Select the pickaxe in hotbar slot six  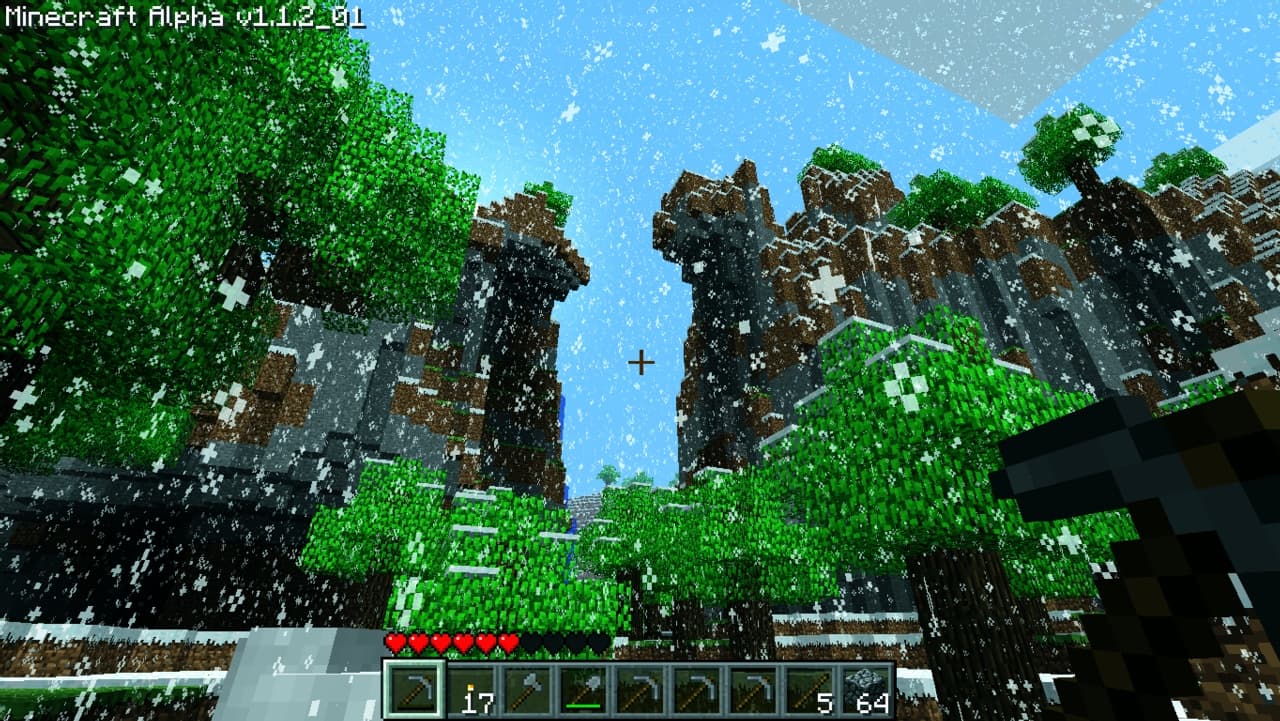[696, 688]
